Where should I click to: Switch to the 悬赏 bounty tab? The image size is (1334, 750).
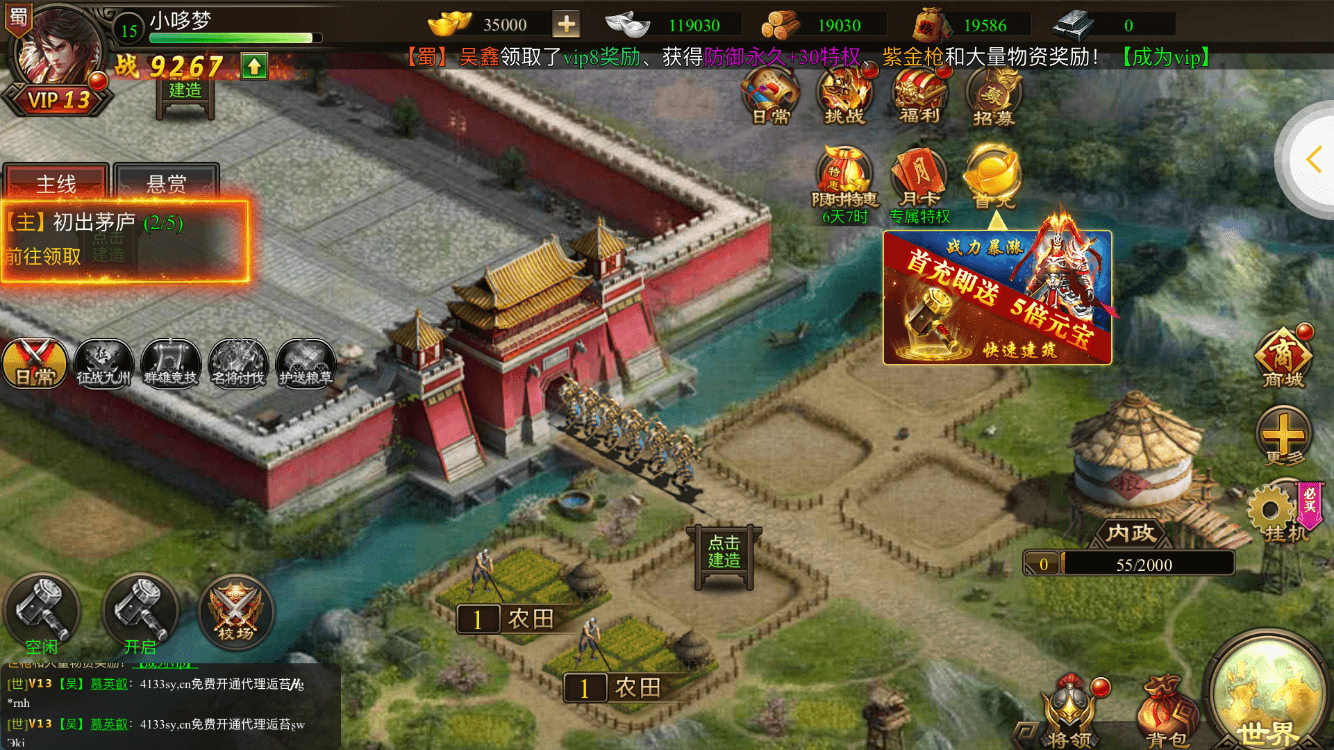(166, 184)
